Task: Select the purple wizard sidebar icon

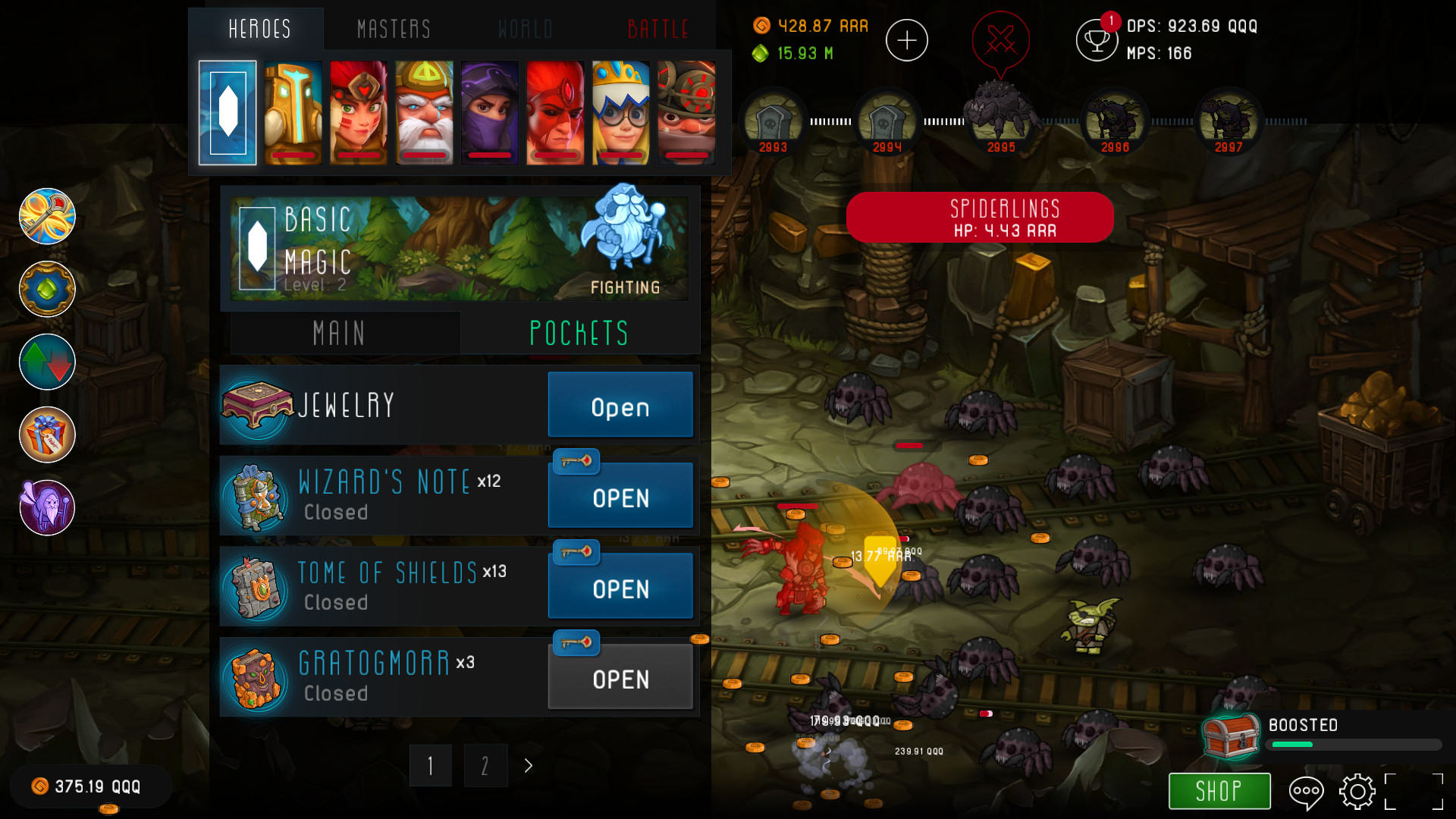Action: [46, 507]
